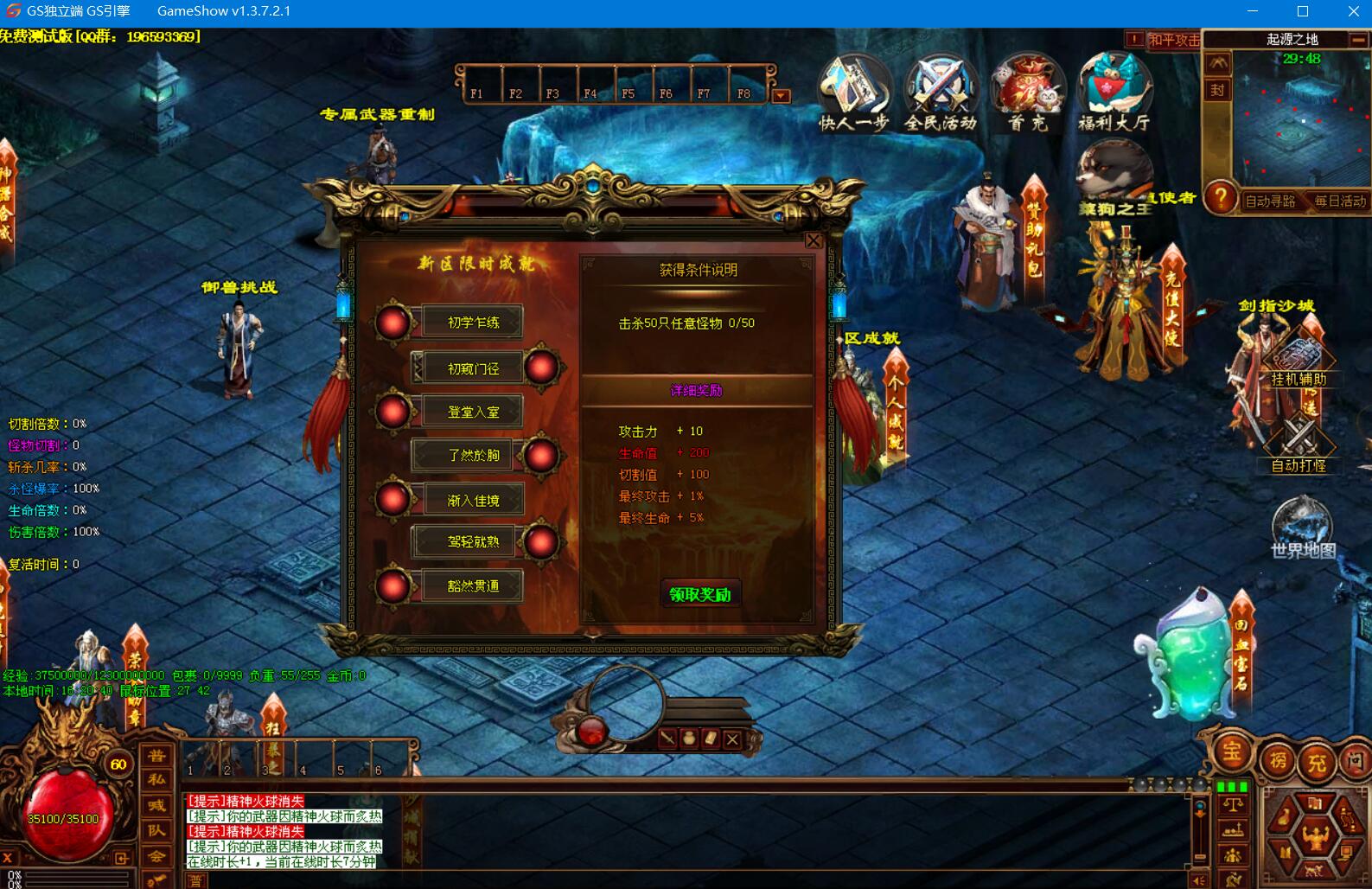
Task: Click the 自动寻路 auto-pathfinding button
Action: click(x=1269, y=201)
